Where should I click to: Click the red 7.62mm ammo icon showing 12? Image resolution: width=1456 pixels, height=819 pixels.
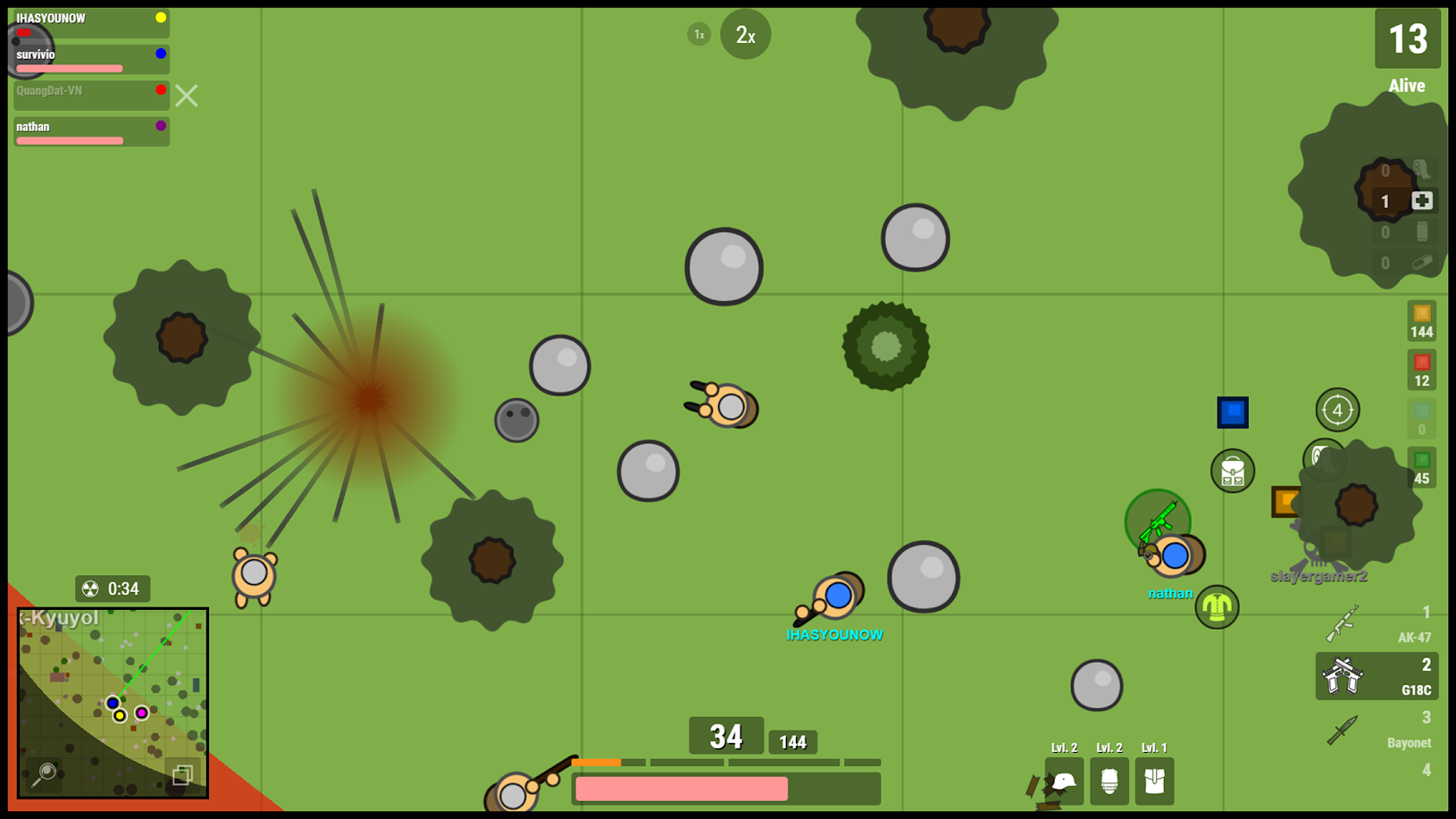click(1423, 368)
